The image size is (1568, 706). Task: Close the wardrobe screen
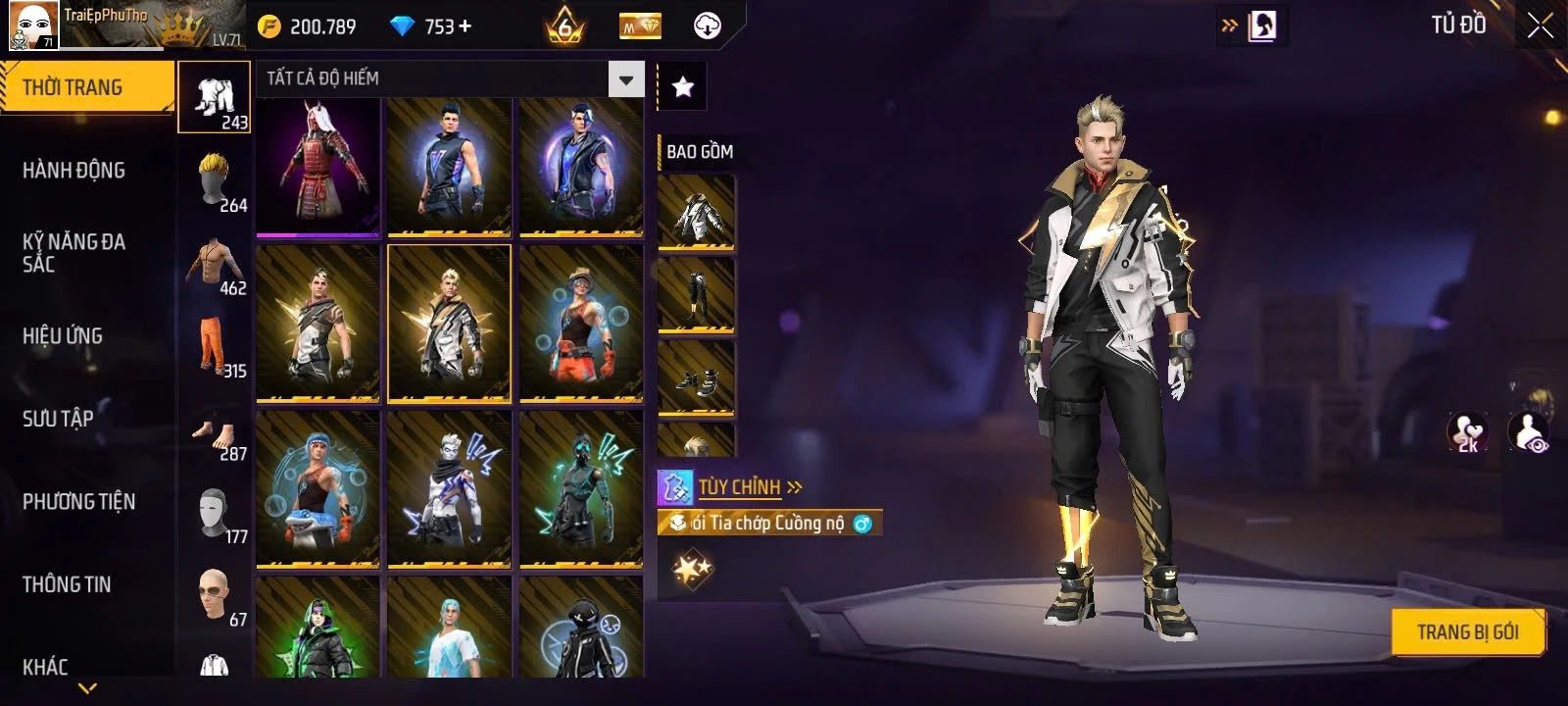(x=1540, y=26)
